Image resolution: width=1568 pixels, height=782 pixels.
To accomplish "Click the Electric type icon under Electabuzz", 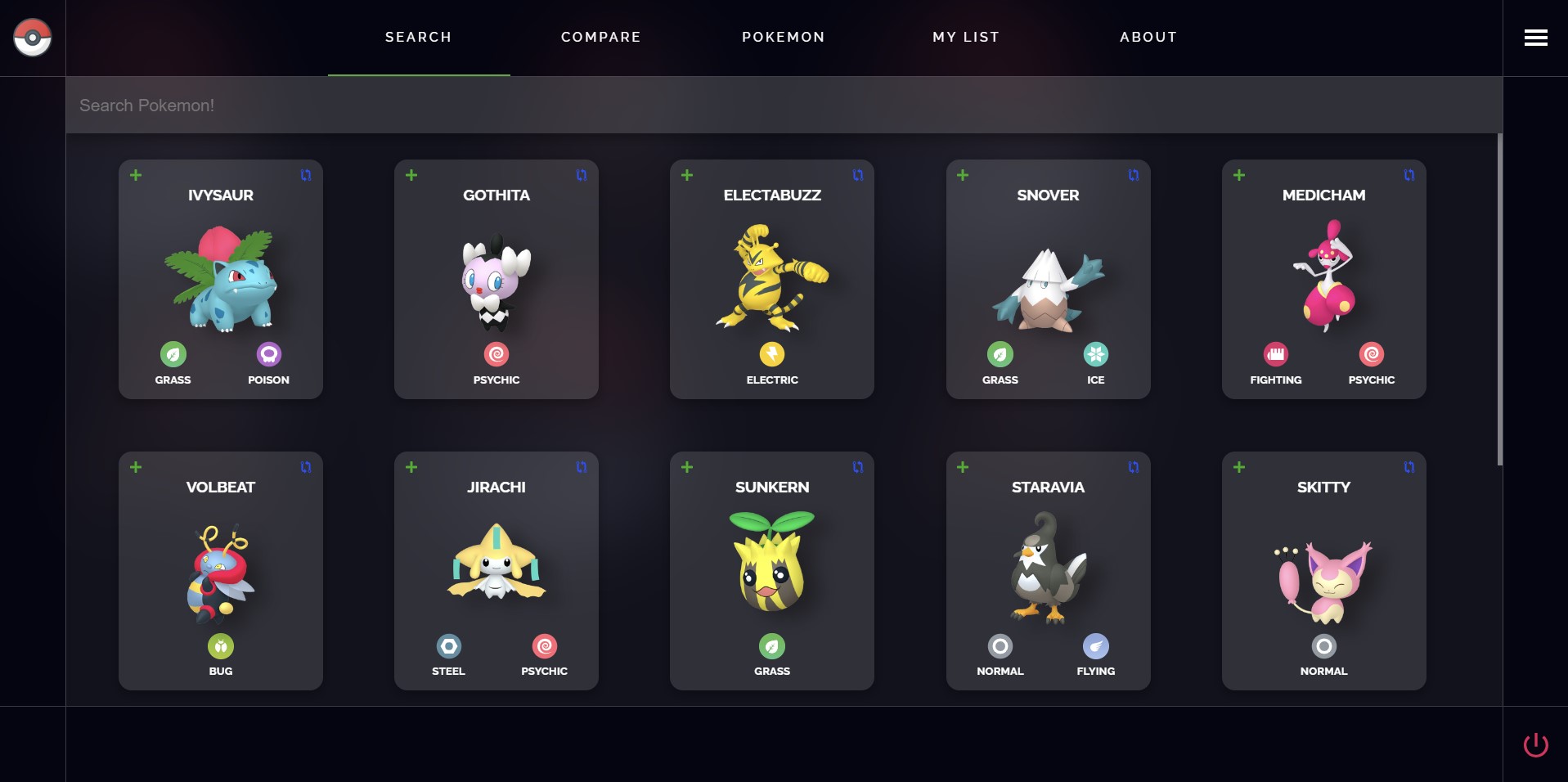I will [x=771, y=355].
